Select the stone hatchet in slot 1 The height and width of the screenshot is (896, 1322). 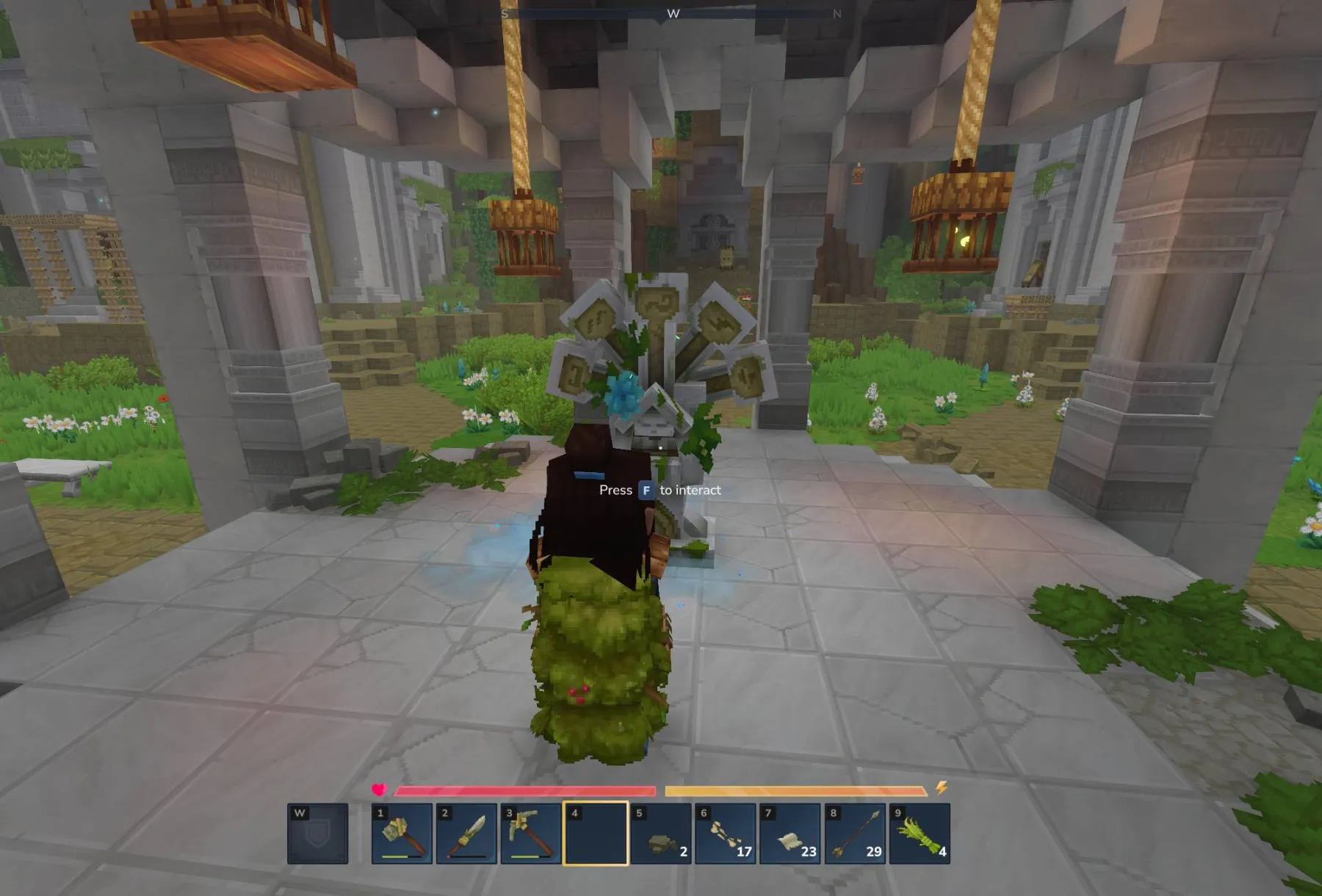pos(402,834)
